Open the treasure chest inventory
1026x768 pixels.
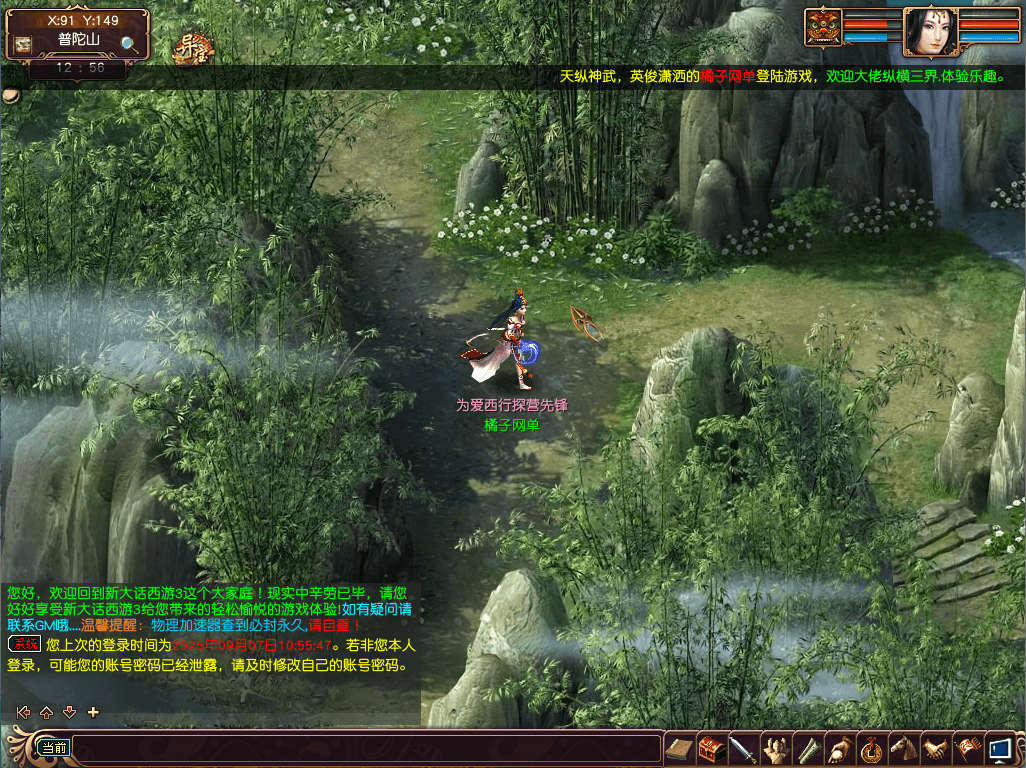pos(711,748)
